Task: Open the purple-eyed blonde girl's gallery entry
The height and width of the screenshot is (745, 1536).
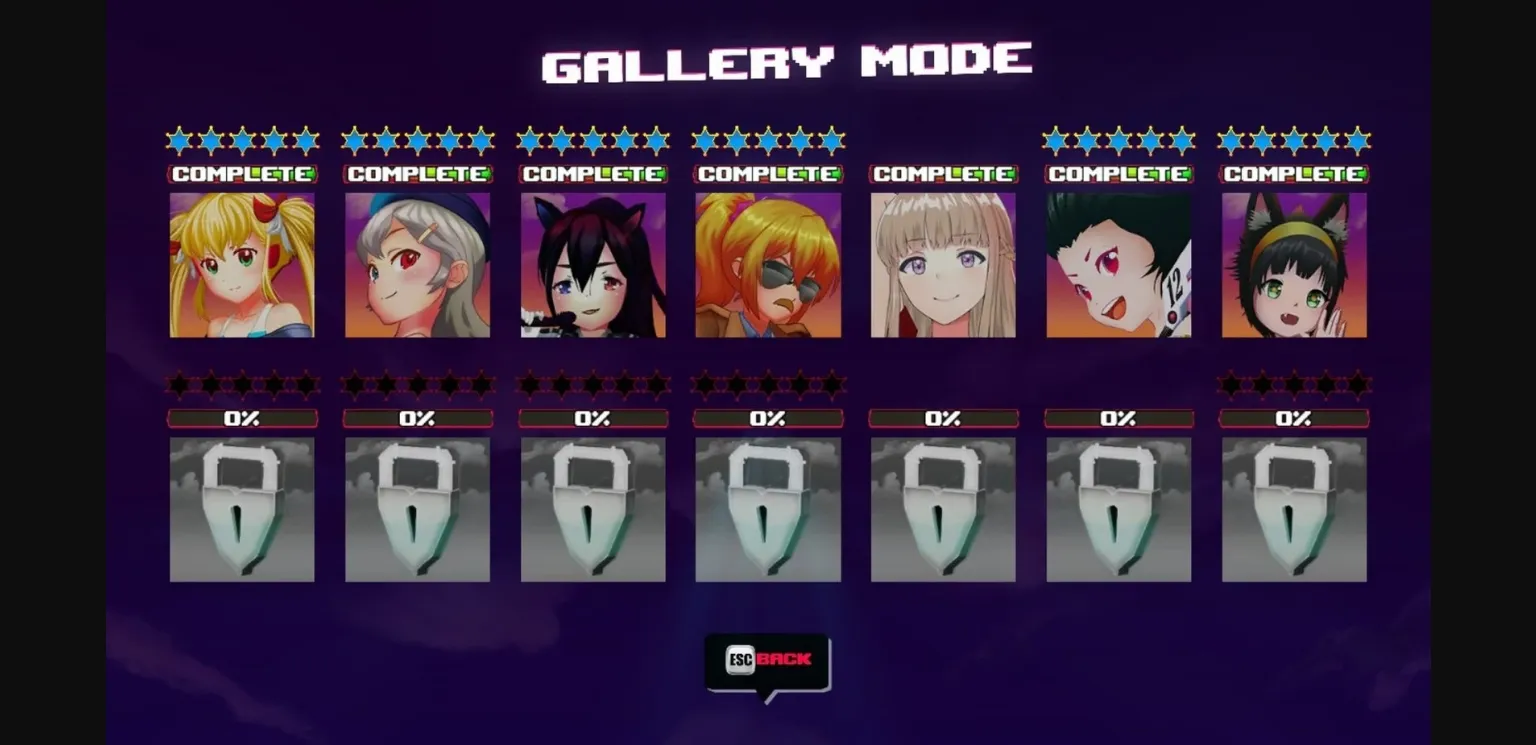Action: coord(943,265)
